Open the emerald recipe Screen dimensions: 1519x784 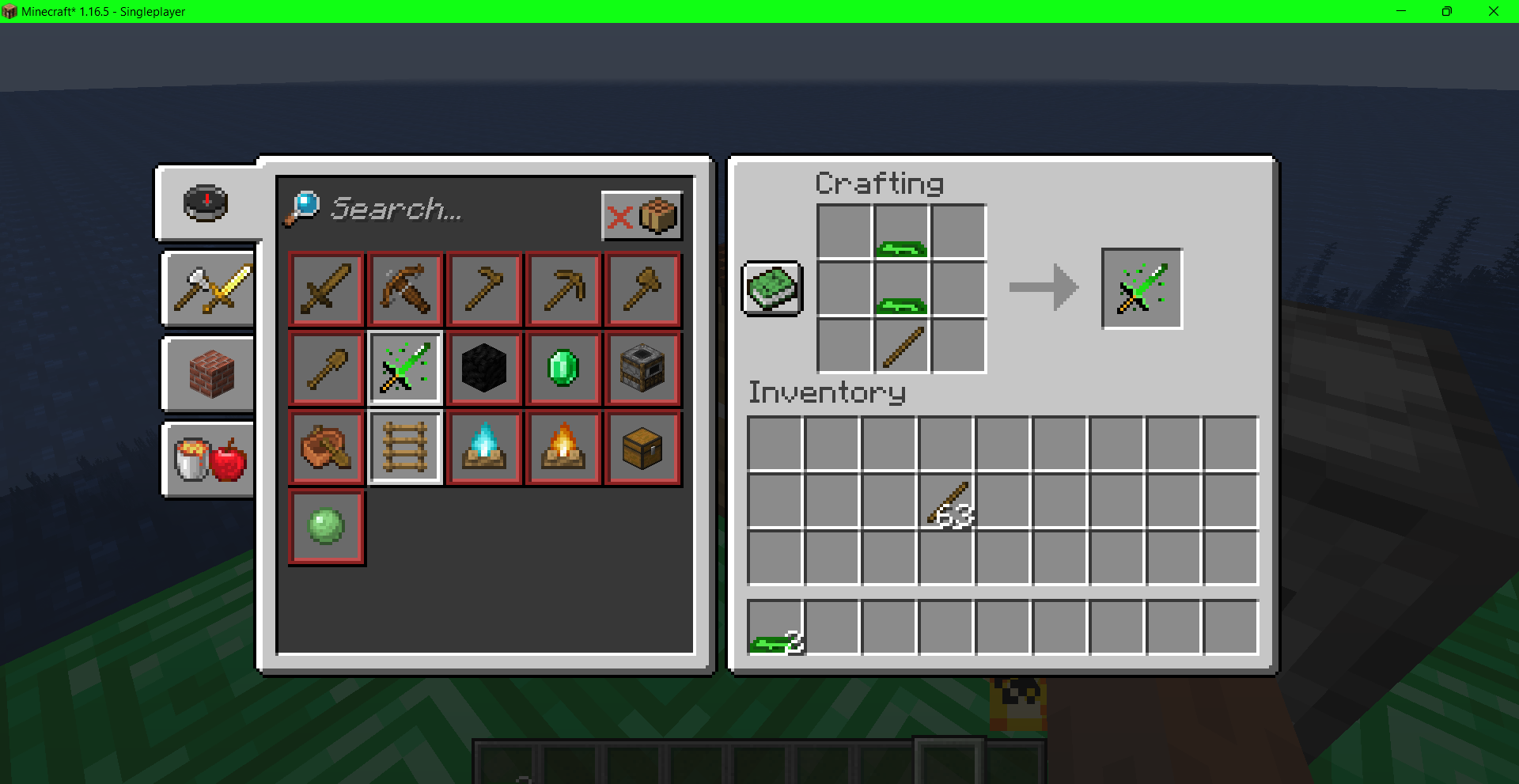click(x=563, y=368)
